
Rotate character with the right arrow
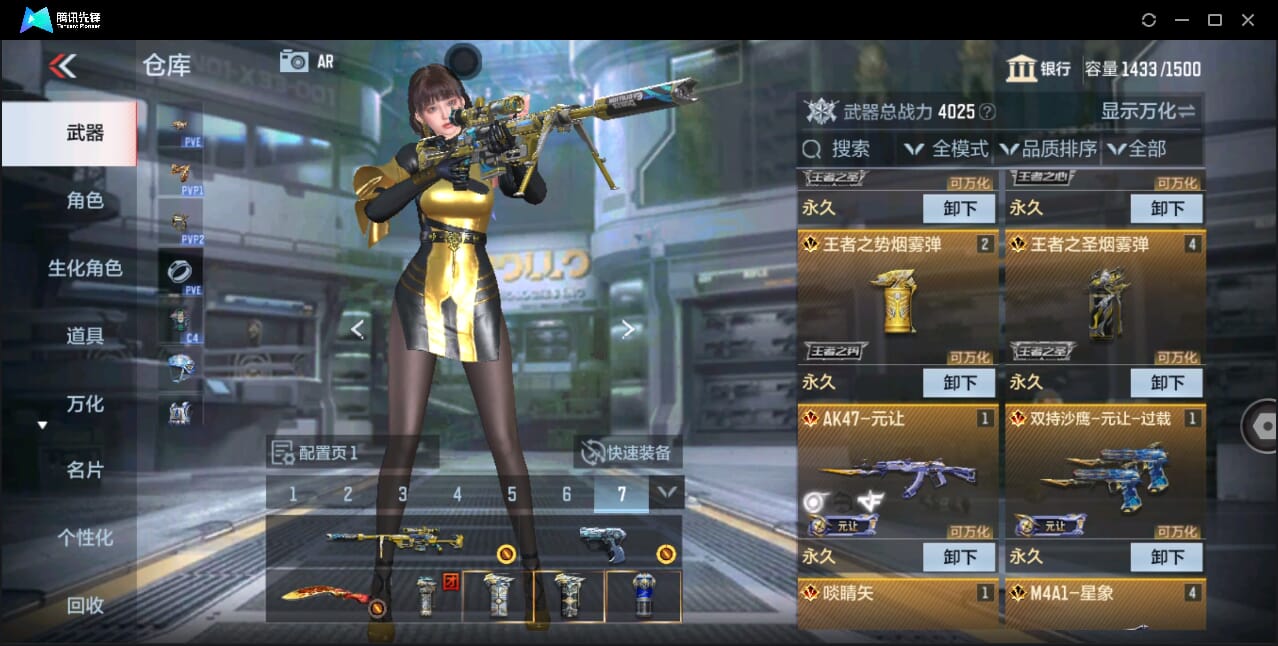pos(627,328)
